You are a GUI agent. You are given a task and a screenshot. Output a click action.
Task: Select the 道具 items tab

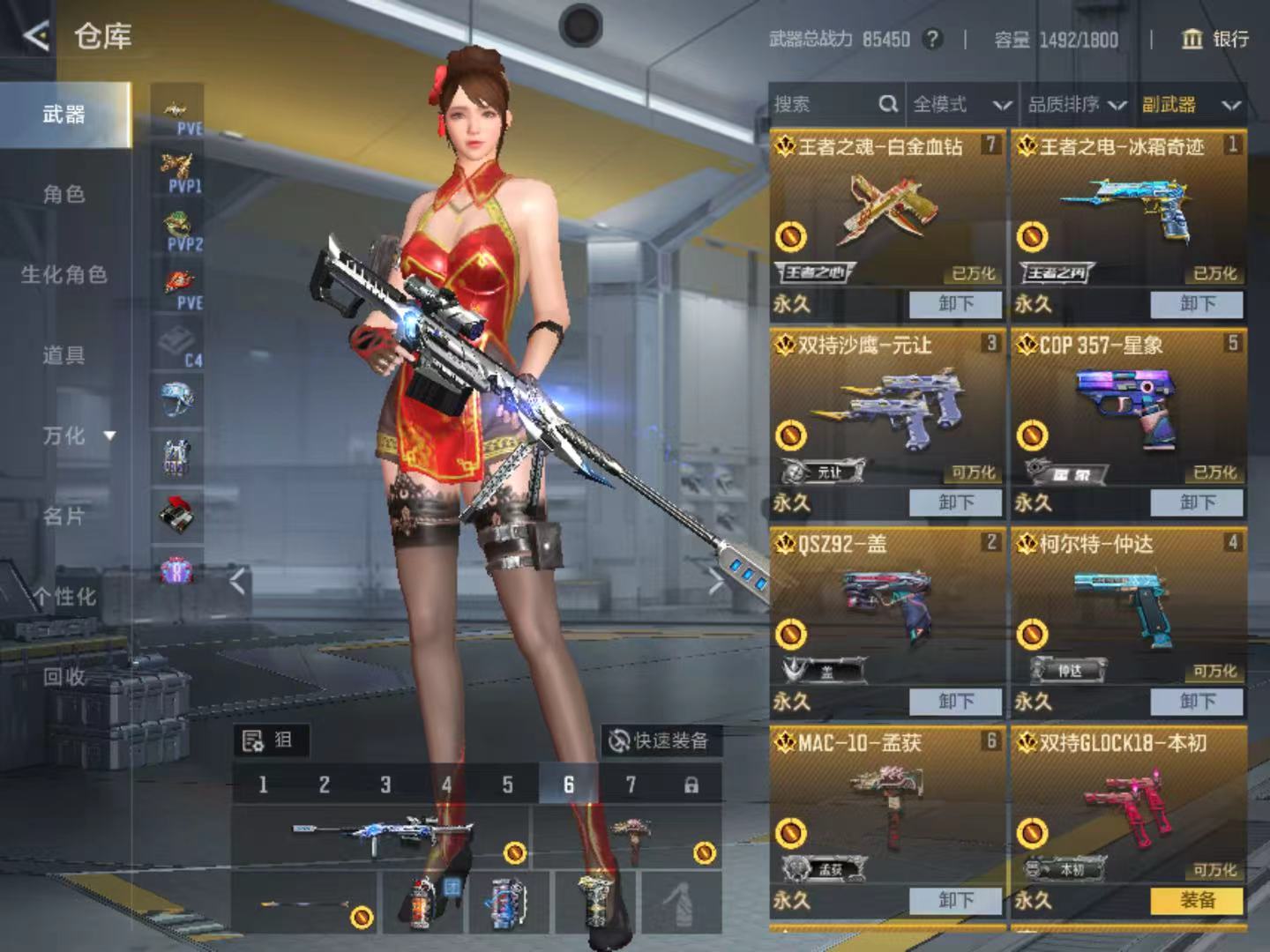click(64, 355)
